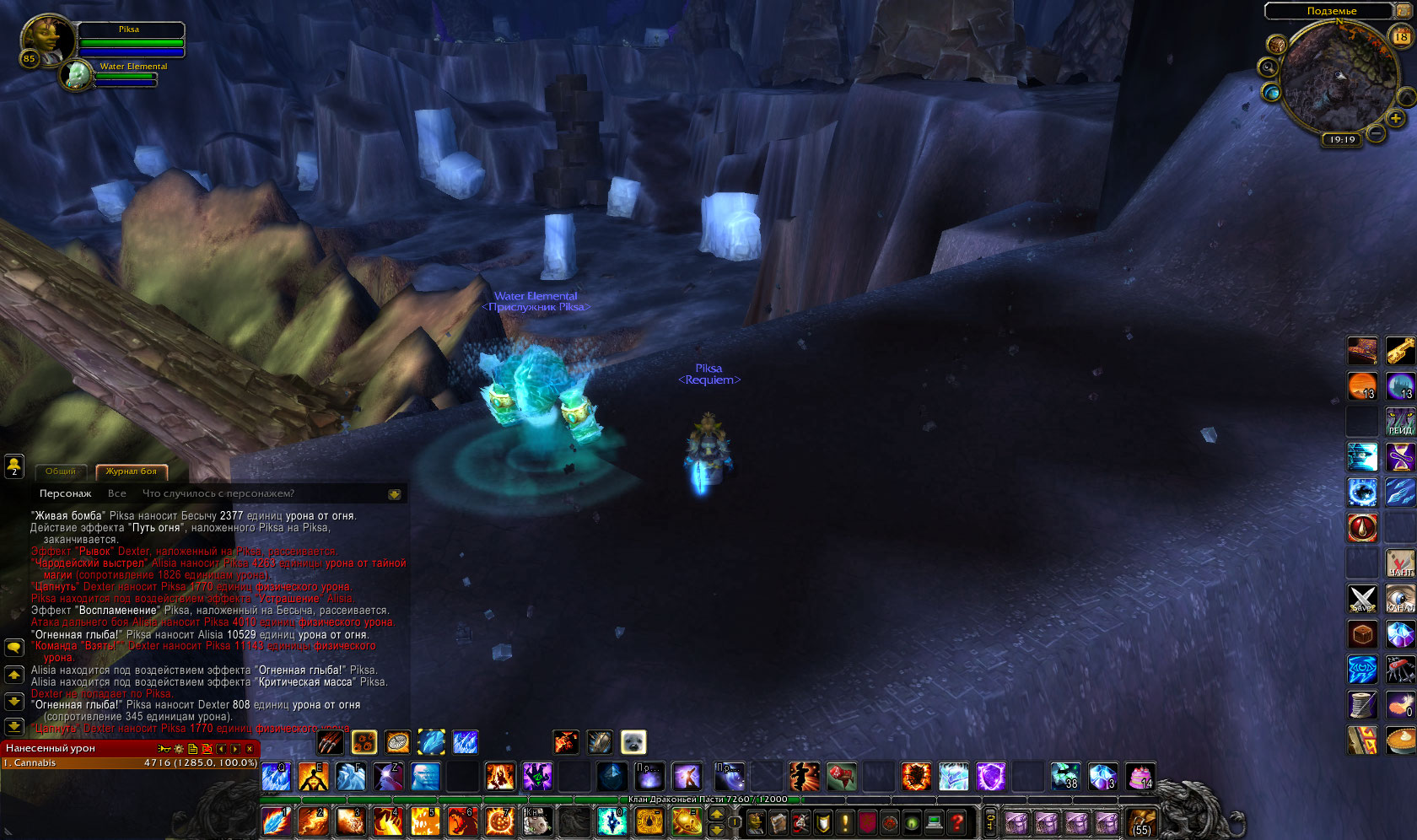1417x840 pixels.
Task: Switch to the Общий chat tab
Action: [x=61, y=471]
